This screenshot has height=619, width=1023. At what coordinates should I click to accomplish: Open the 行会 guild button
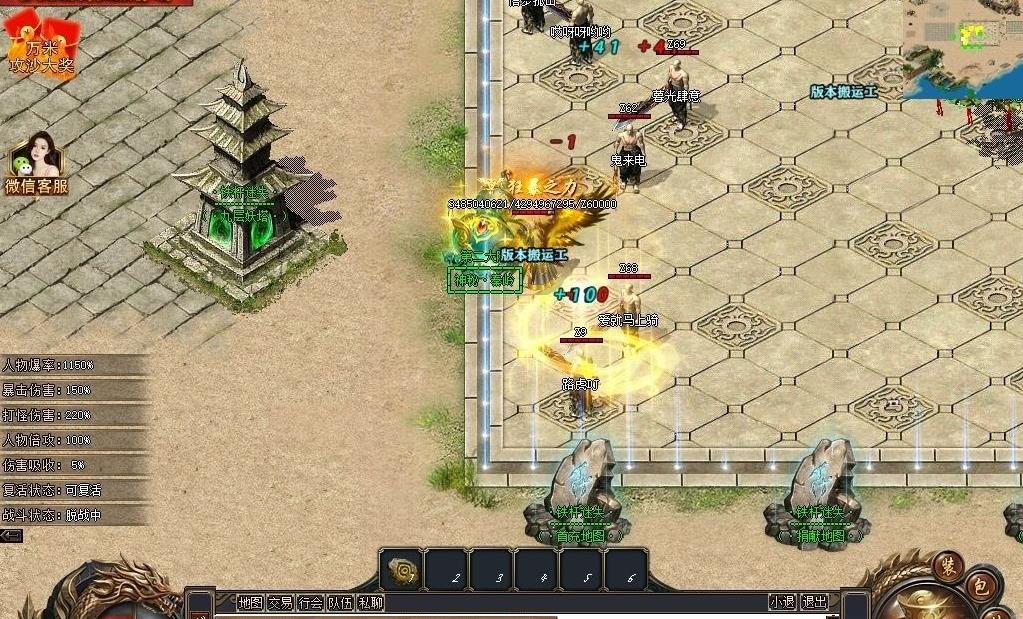click(x=311, y=602)
